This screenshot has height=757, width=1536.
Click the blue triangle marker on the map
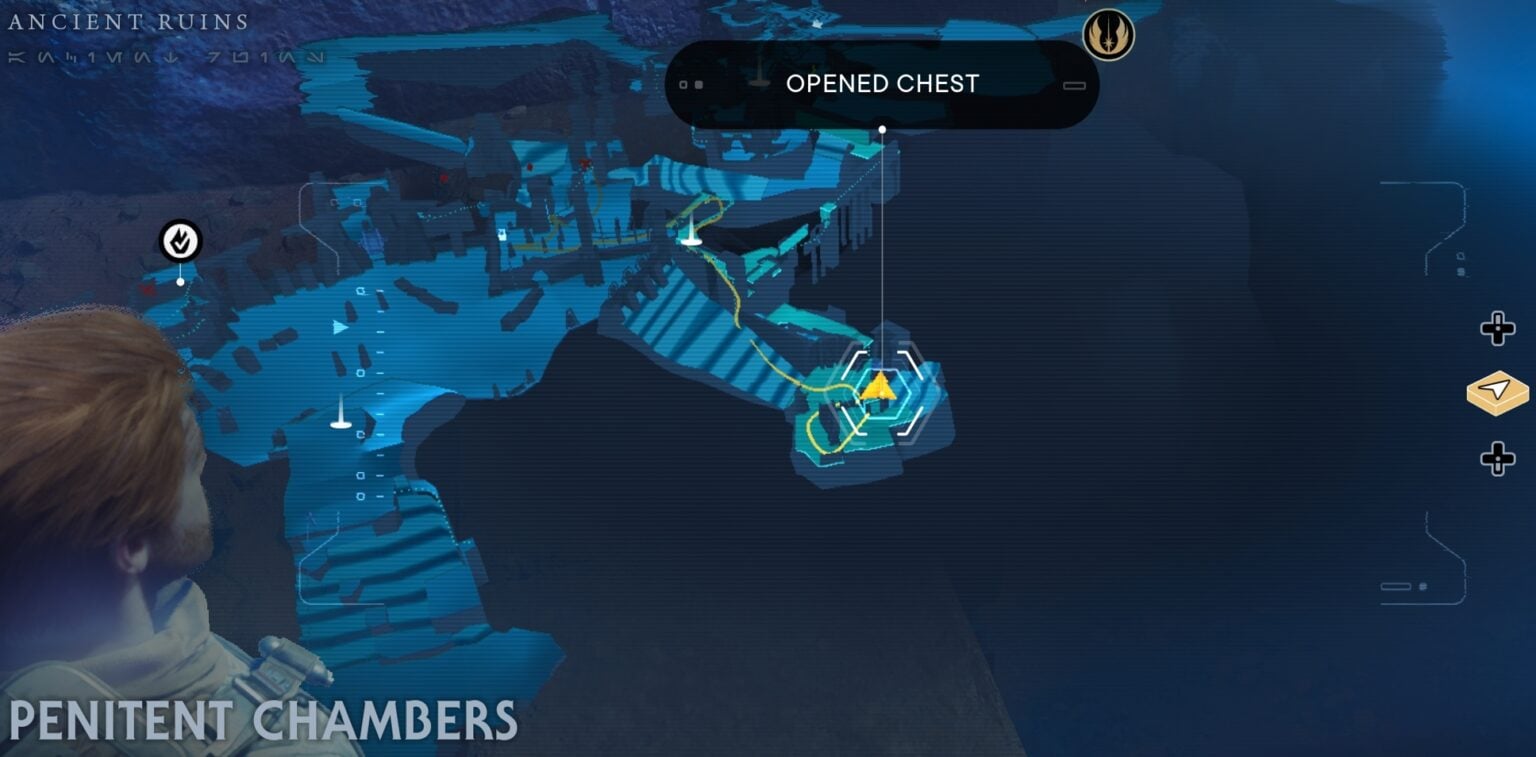point(338,328)
